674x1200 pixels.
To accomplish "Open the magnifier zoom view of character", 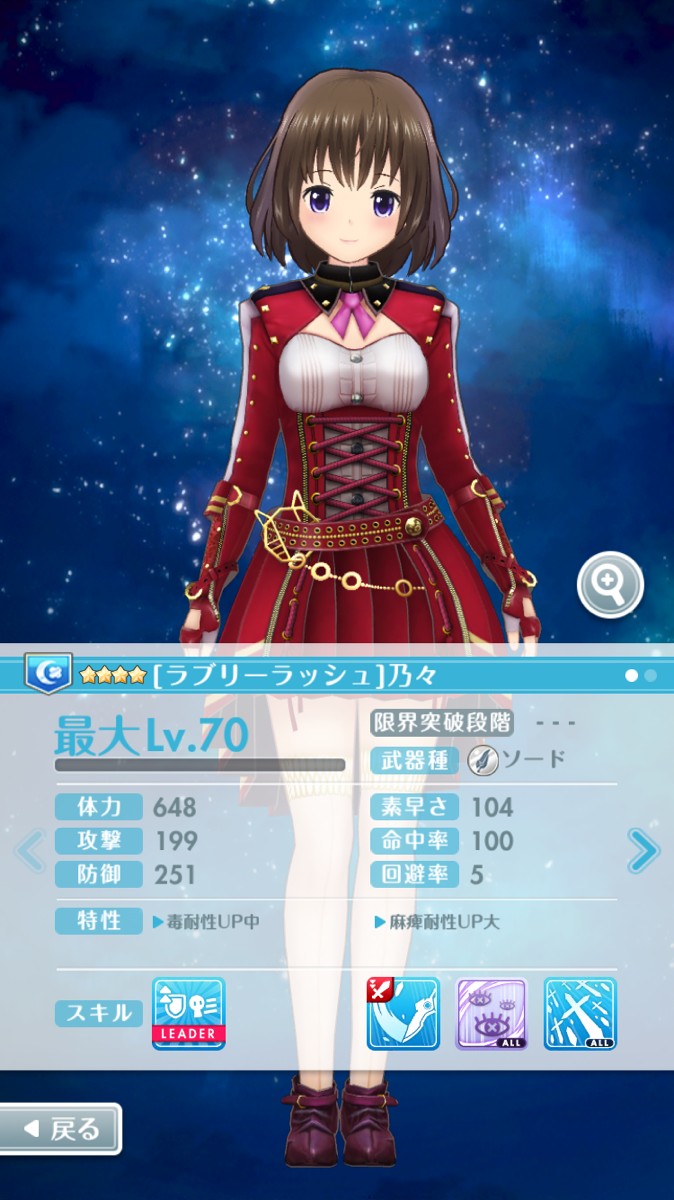I will [x=610, y=585].
